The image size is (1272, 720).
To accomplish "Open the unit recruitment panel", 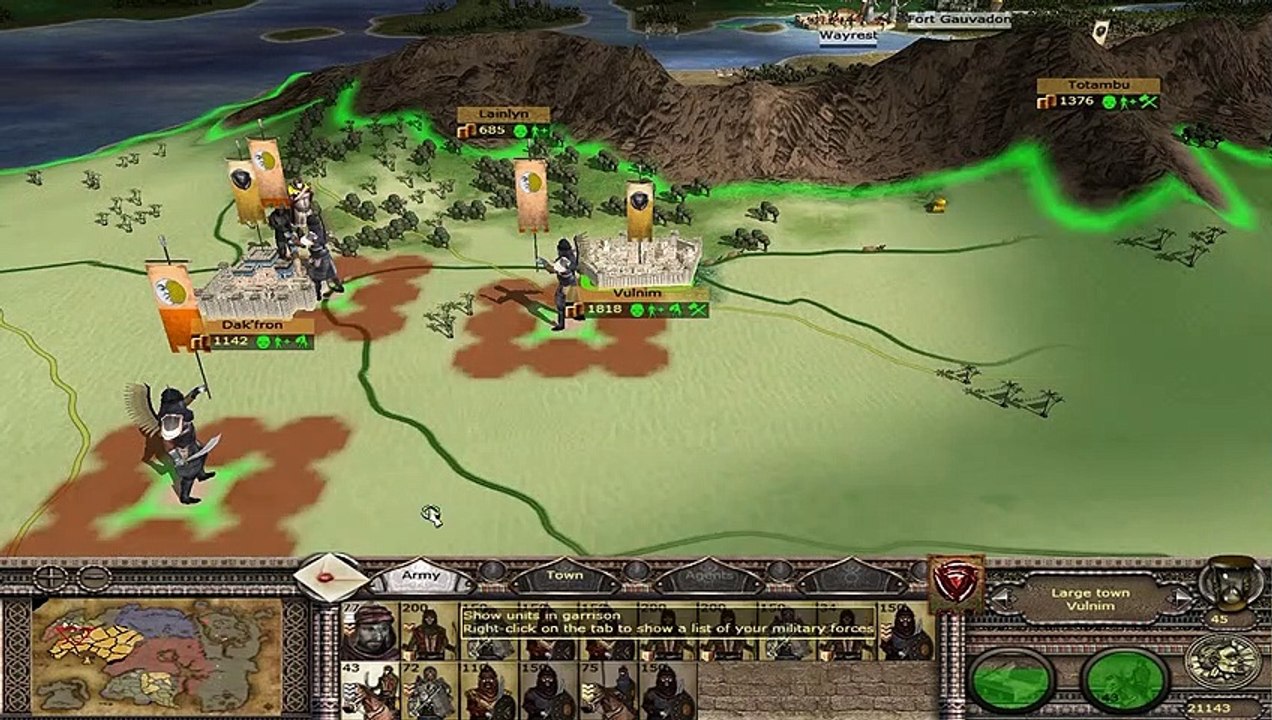I will point(1125,681).
